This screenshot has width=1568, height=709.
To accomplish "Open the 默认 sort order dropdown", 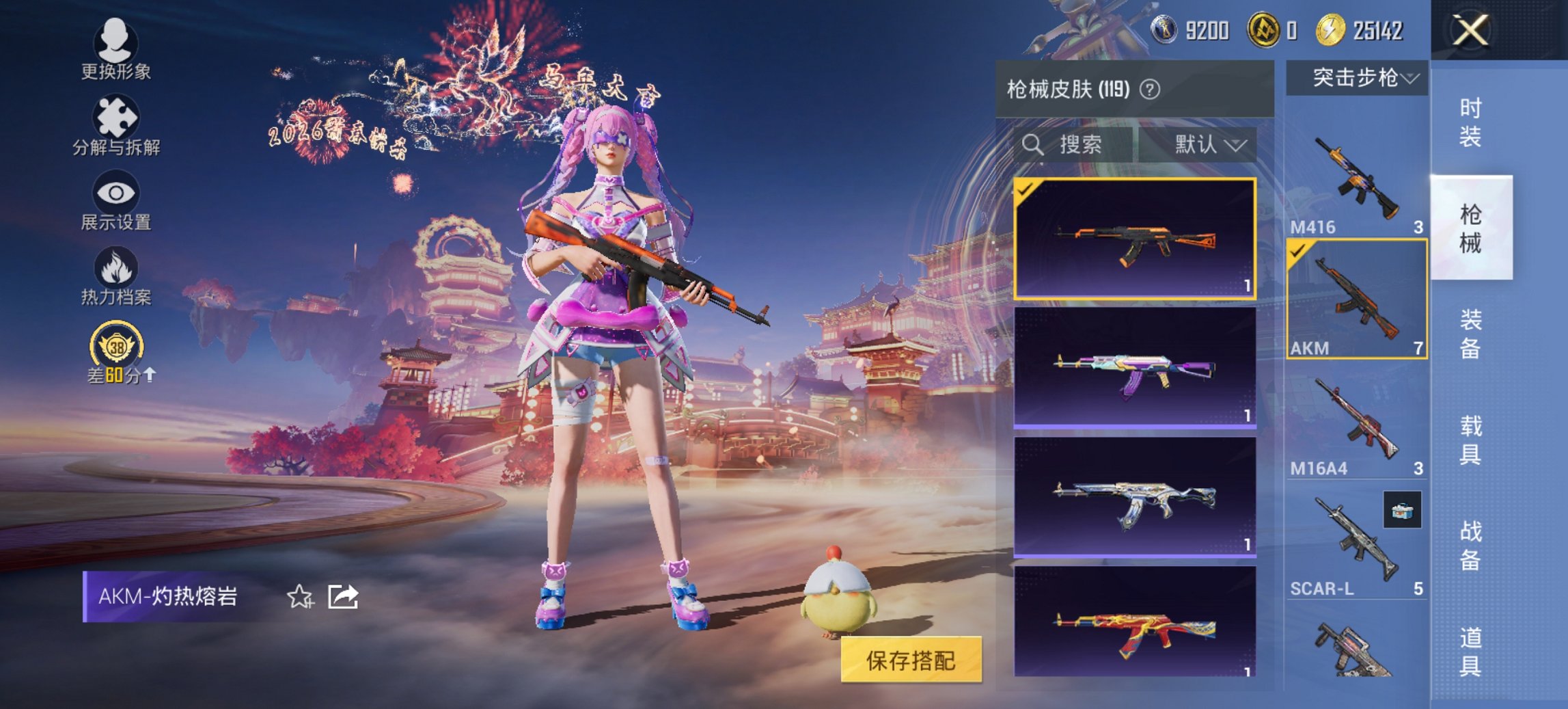I will point(1206,145).
